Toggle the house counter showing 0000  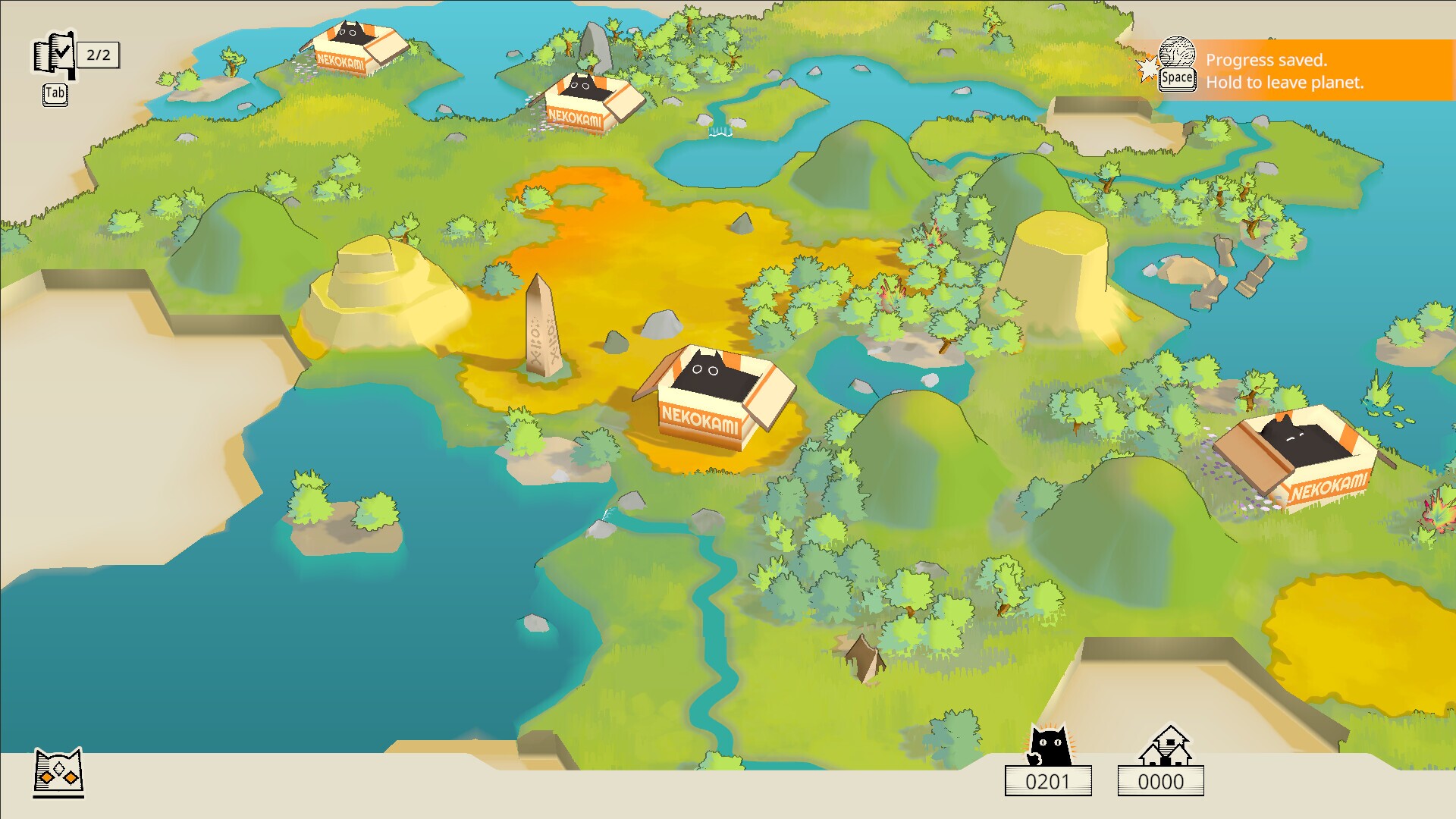click(1162, 781)
